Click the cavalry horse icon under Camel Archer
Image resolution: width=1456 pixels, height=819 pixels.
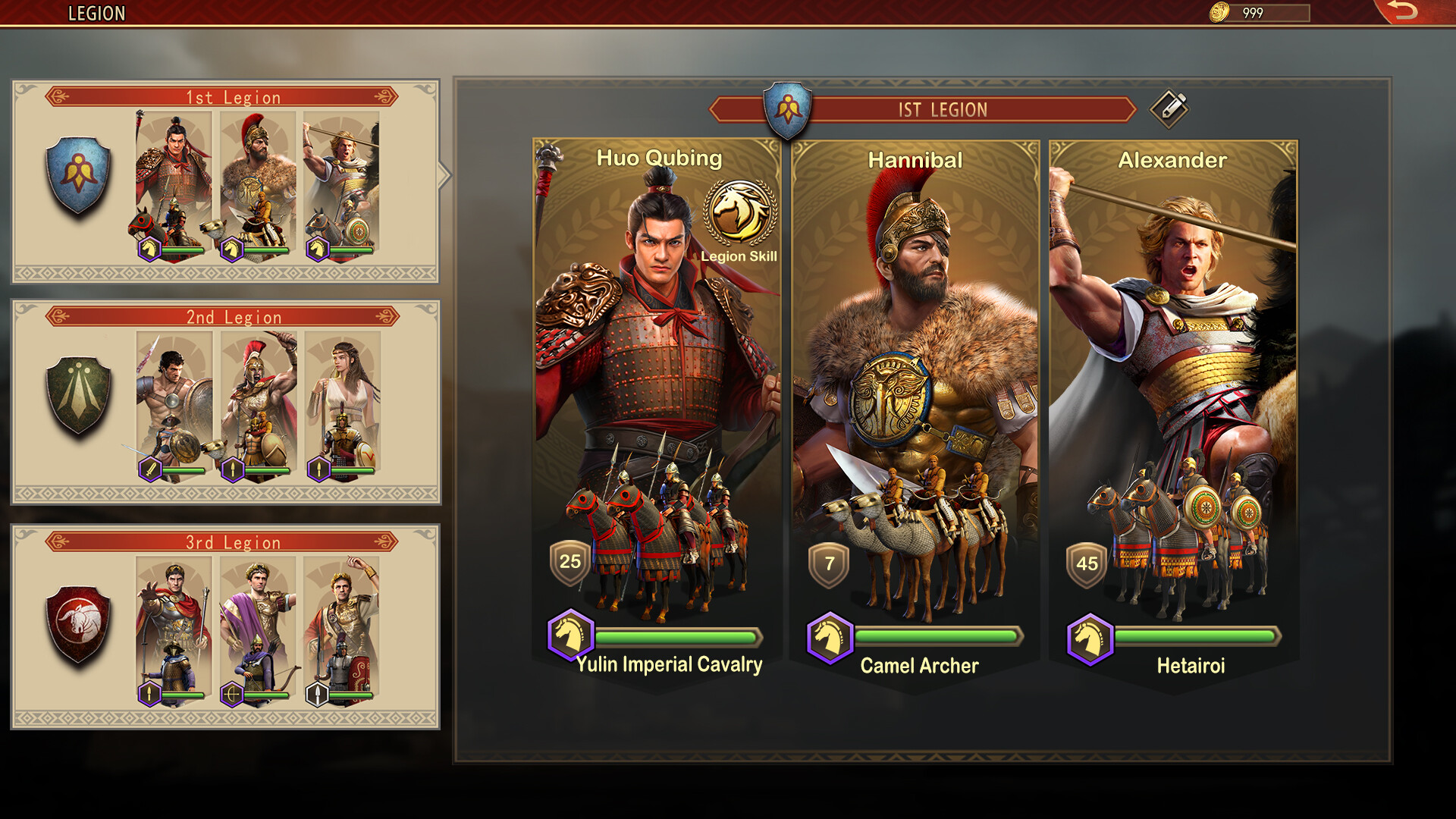(831, 637)
